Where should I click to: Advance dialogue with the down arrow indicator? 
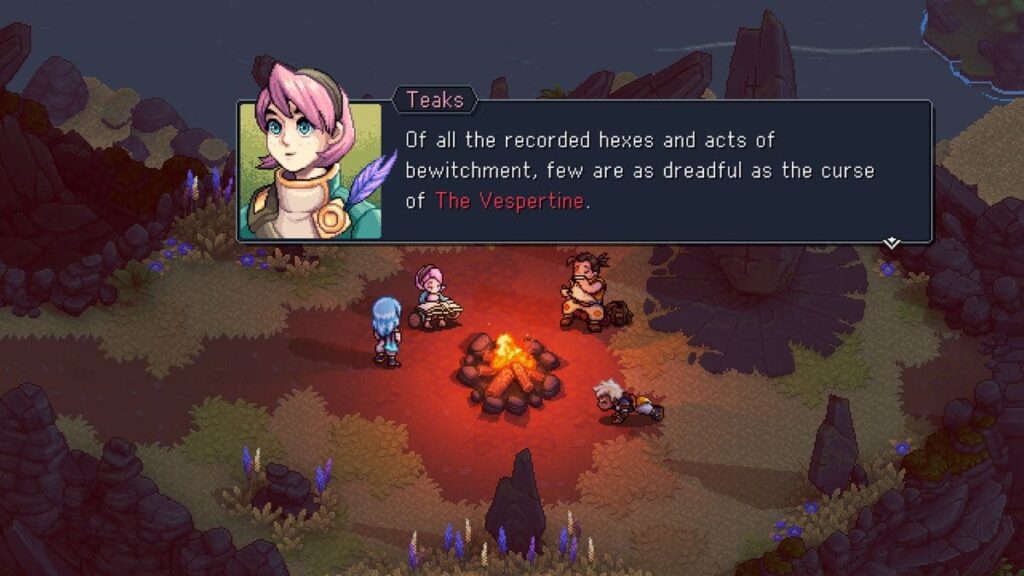click(x=891, y=243)
